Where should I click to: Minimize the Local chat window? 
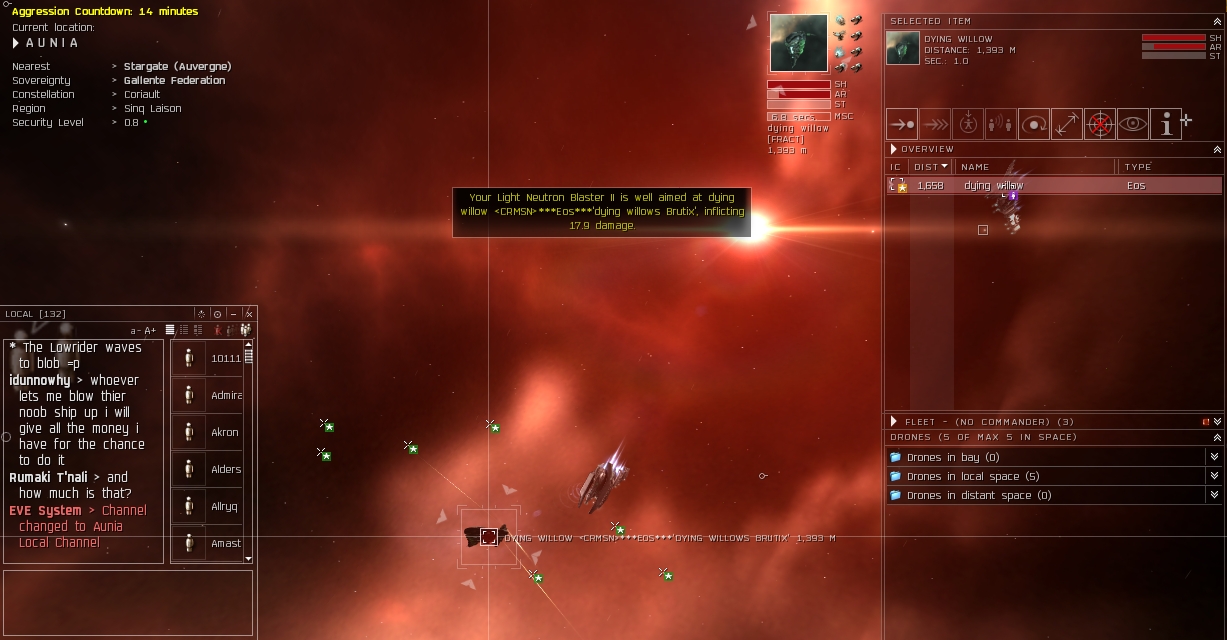(x=233, y=314)
